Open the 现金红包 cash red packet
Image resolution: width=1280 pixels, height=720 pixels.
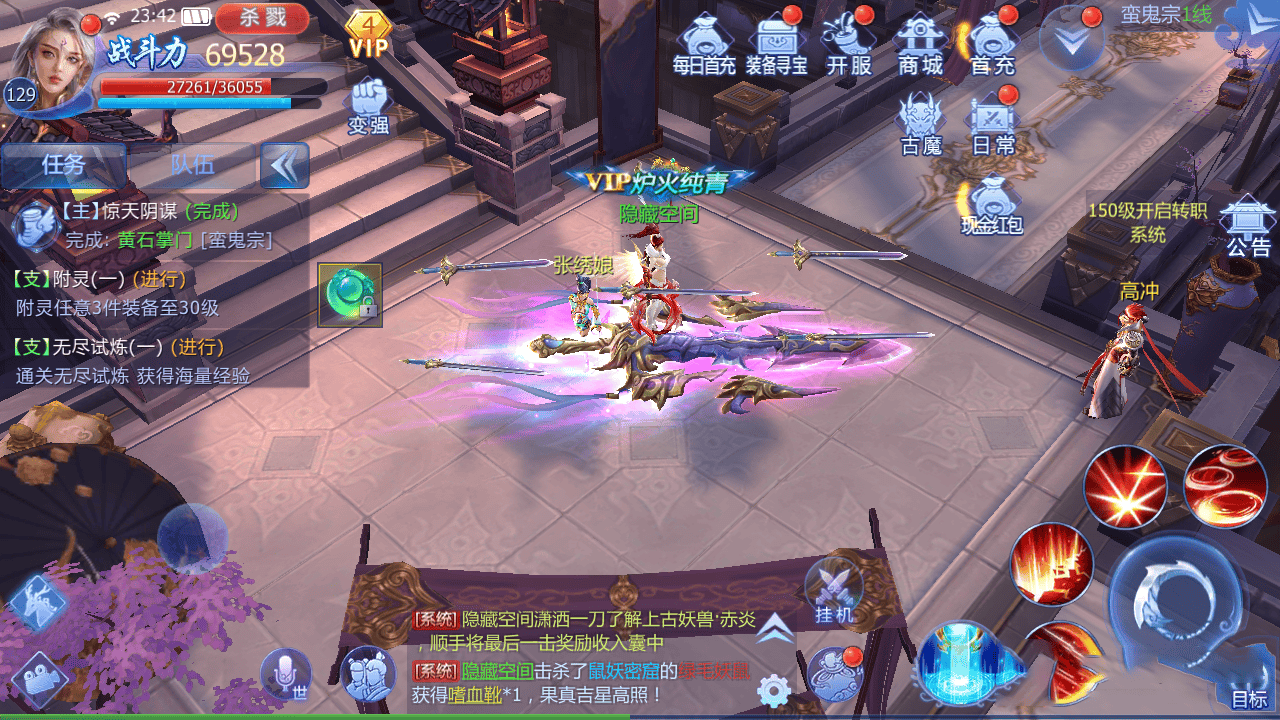[x=991, y=205]
